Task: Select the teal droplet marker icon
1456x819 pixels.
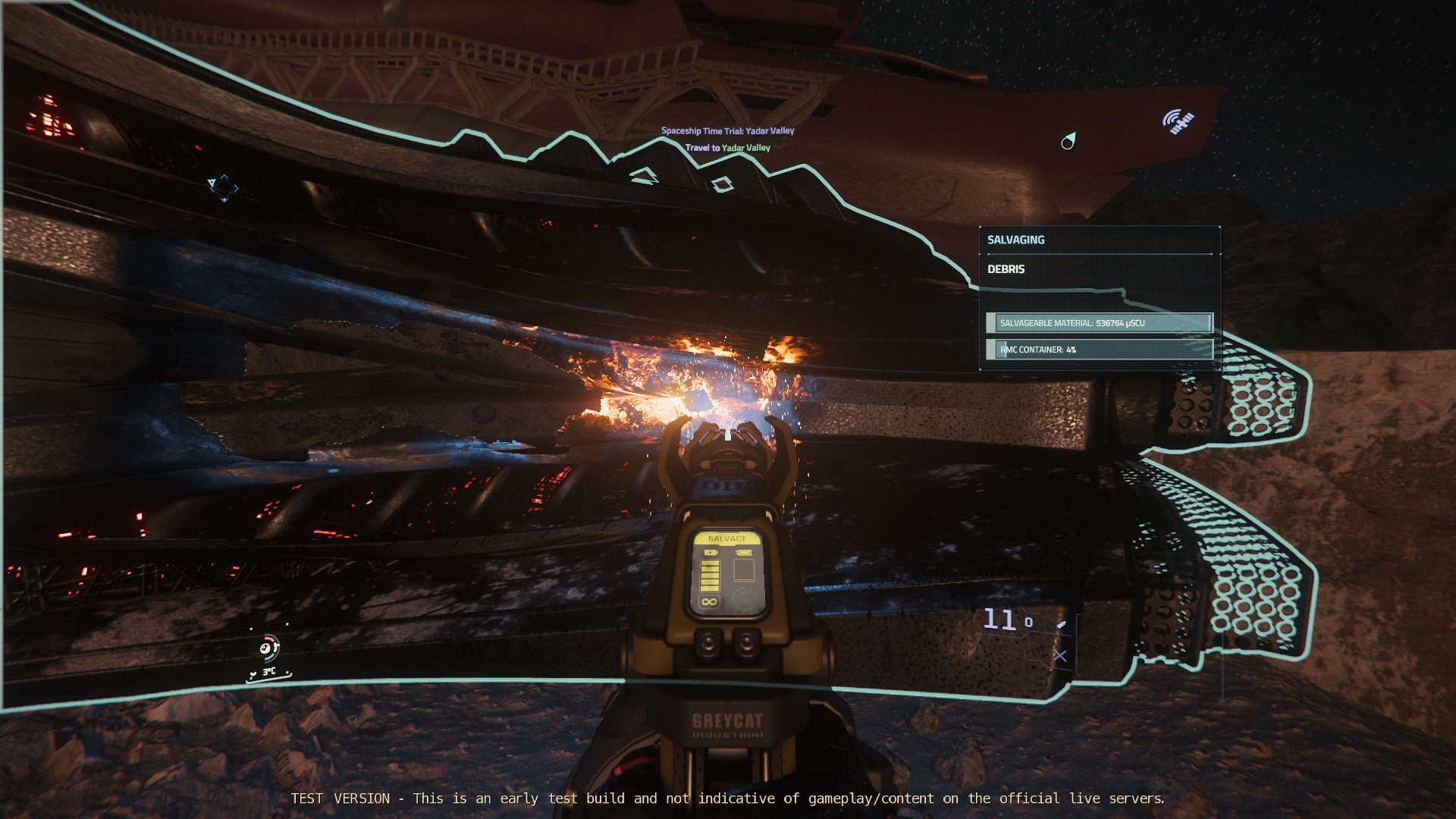Action: [x=1068, y=141]
